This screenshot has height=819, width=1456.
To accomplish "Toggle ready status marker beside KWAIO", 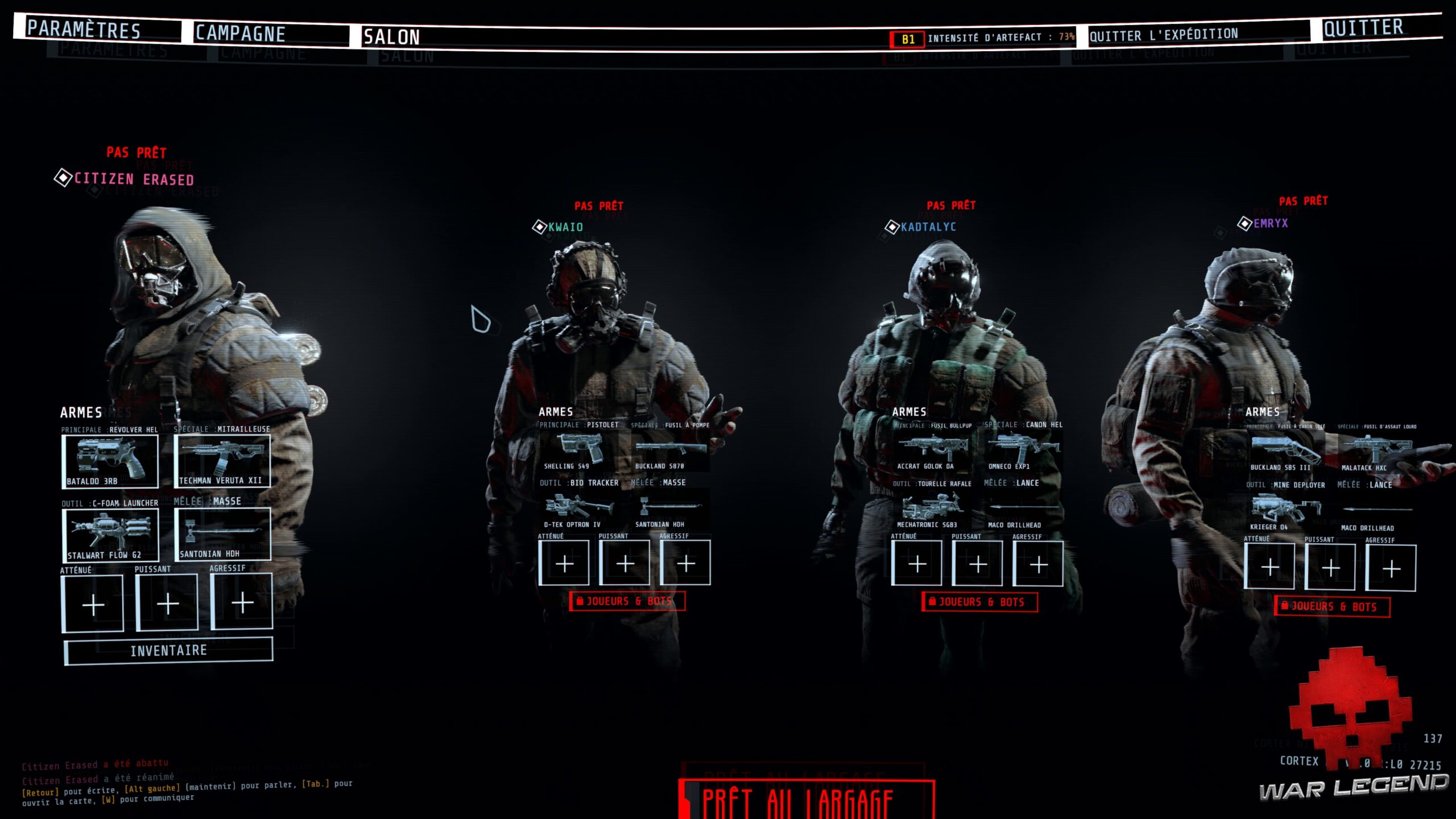I will 539,227.
